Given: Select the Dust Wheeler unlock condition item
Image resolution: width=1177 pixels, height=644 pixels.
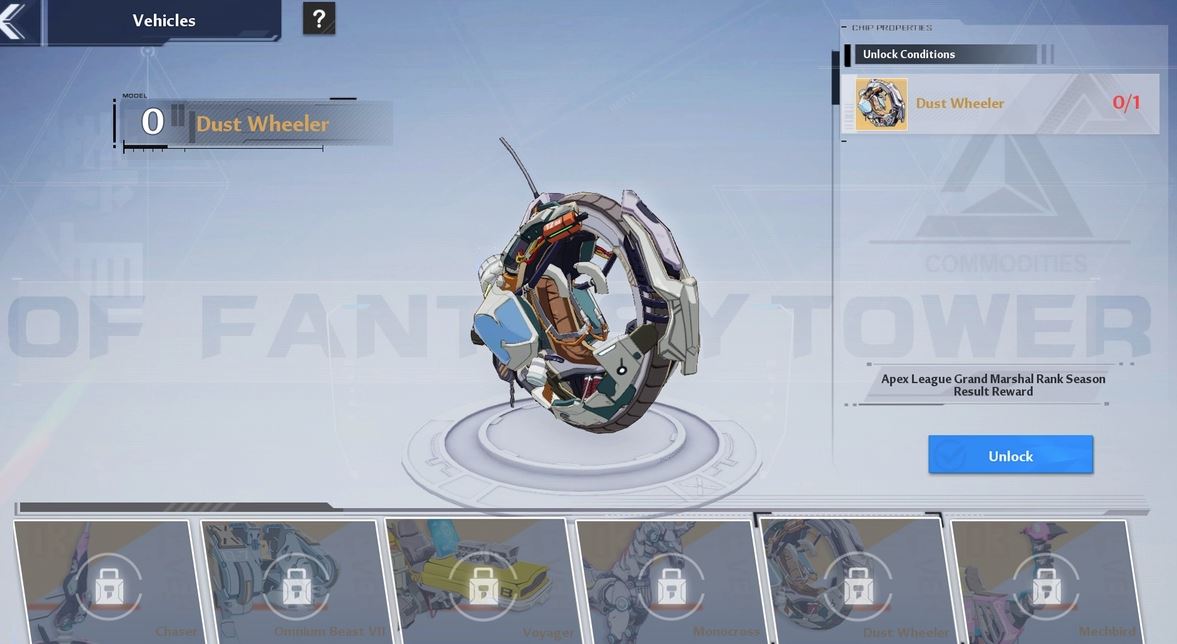Looking at the screenshot, I should [999, 104].
